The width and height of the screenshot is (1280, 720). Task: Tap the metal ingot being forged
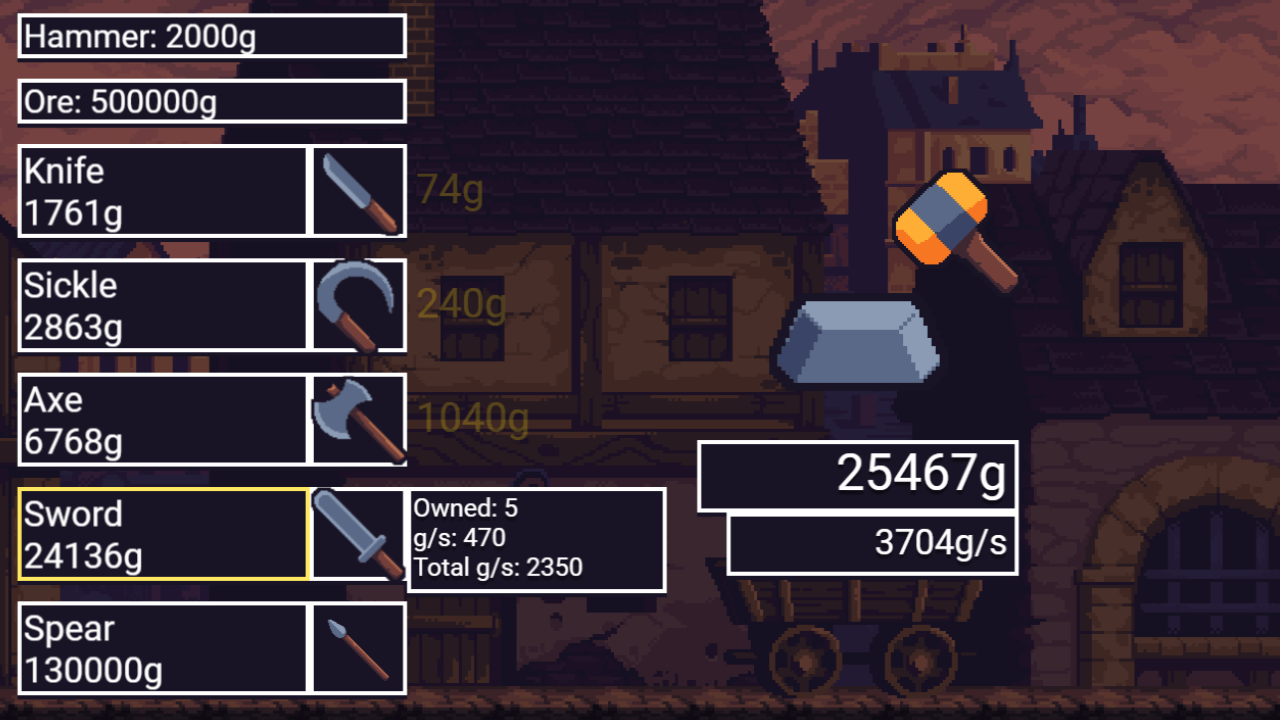point(860,340)
